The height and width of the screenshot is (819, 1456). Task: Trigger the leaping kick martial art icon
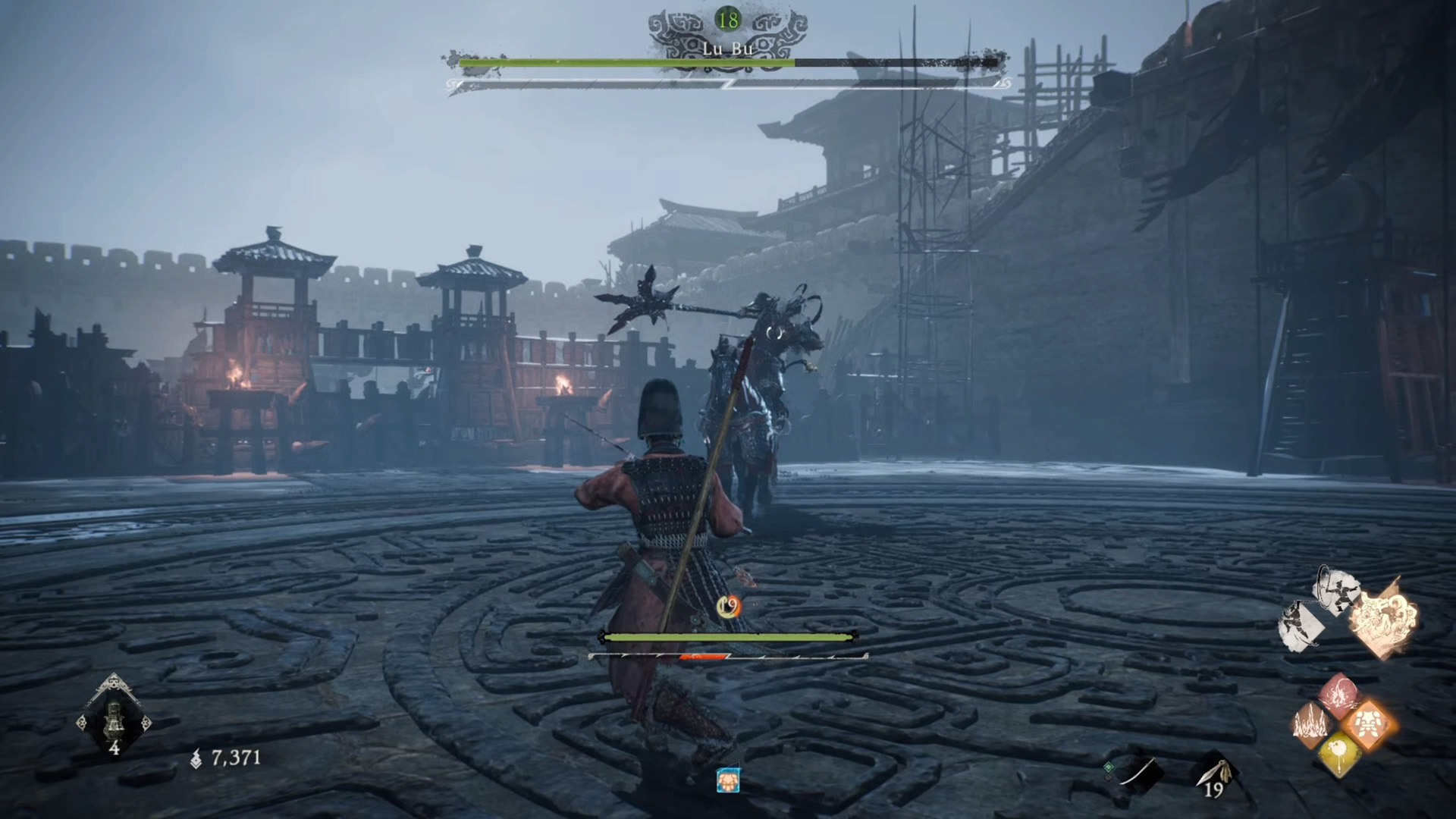[1301, 625]
